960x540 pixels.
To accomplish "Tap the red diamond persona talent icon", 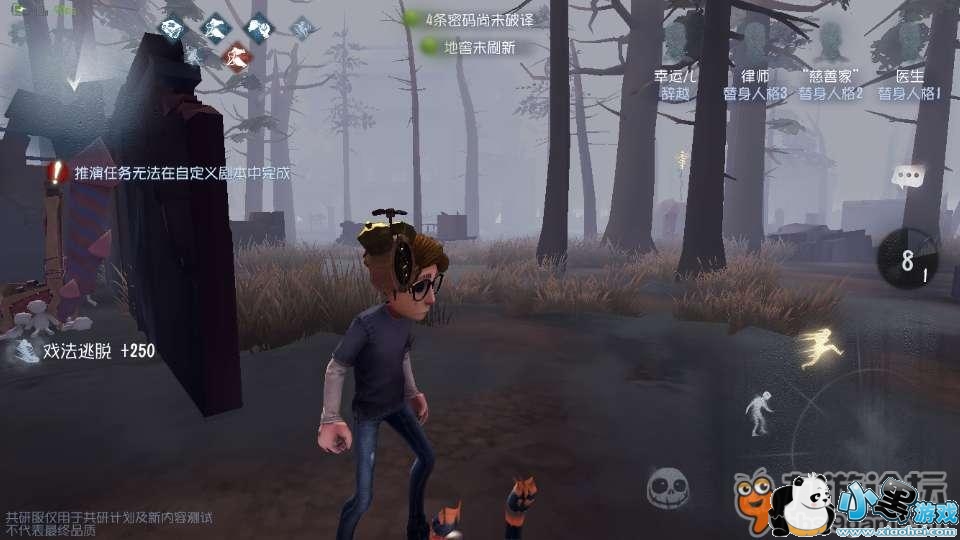I will 236,54.
